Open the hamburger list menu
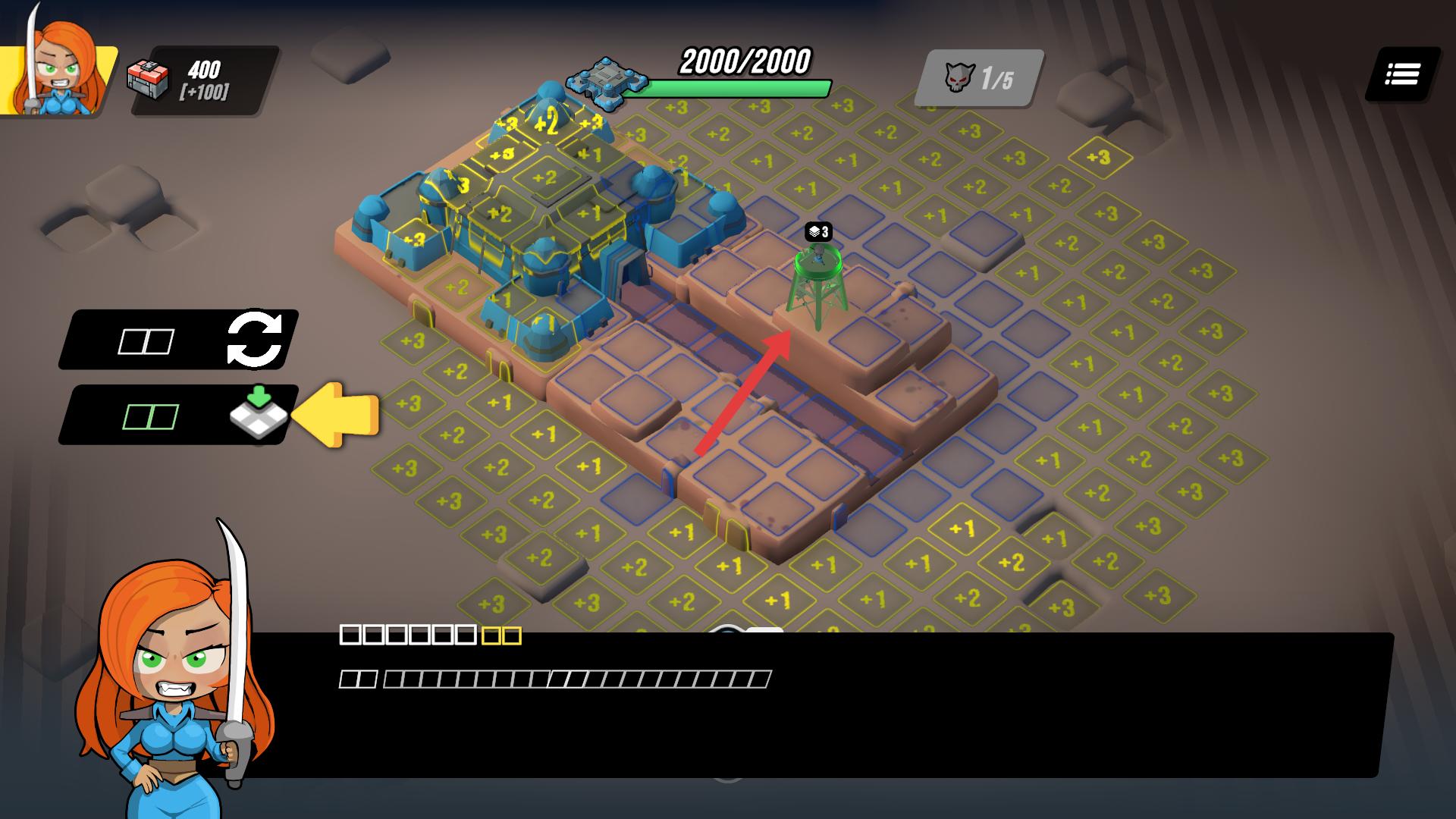 pos(1402,74)
